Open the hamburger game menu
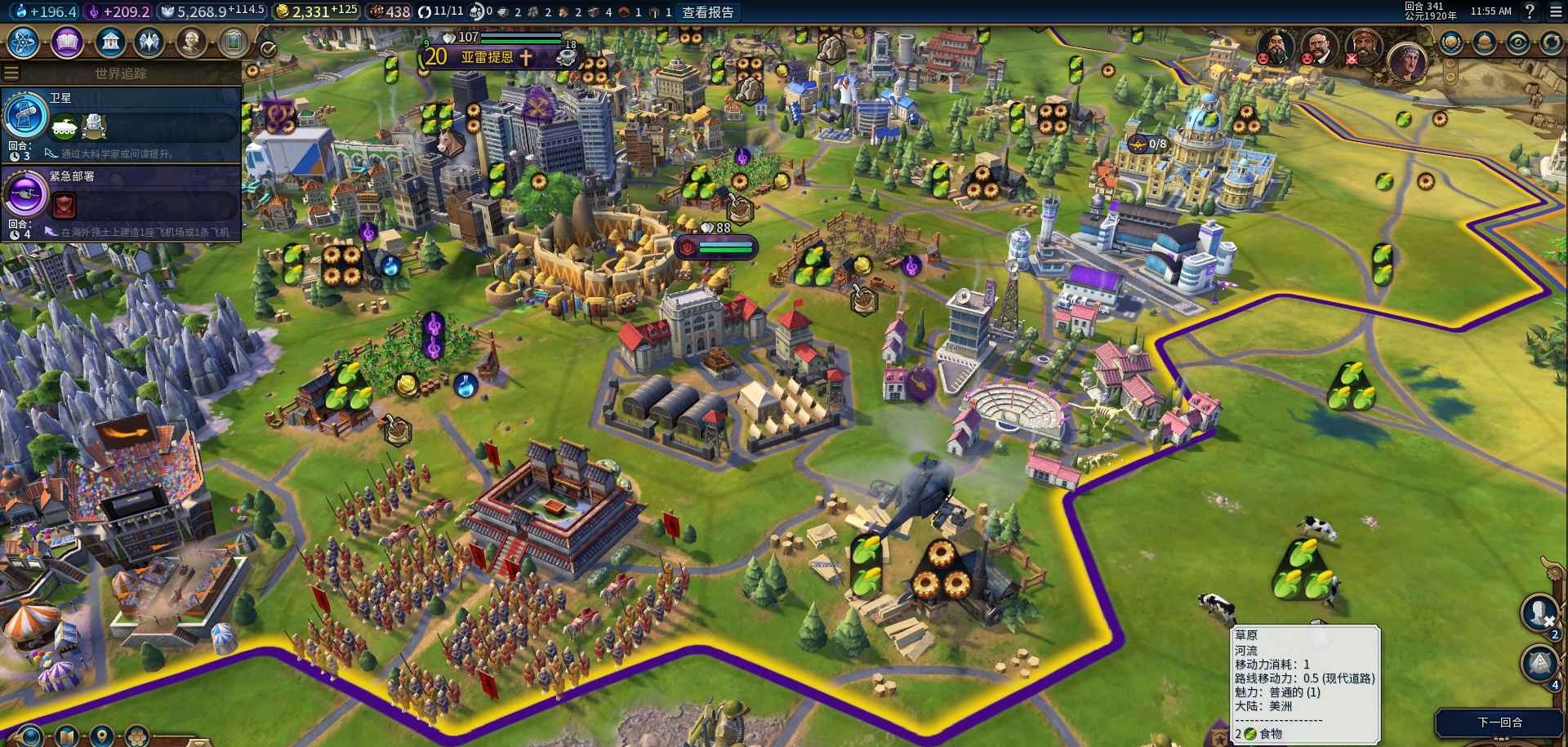 click(x=1554, y=11)
